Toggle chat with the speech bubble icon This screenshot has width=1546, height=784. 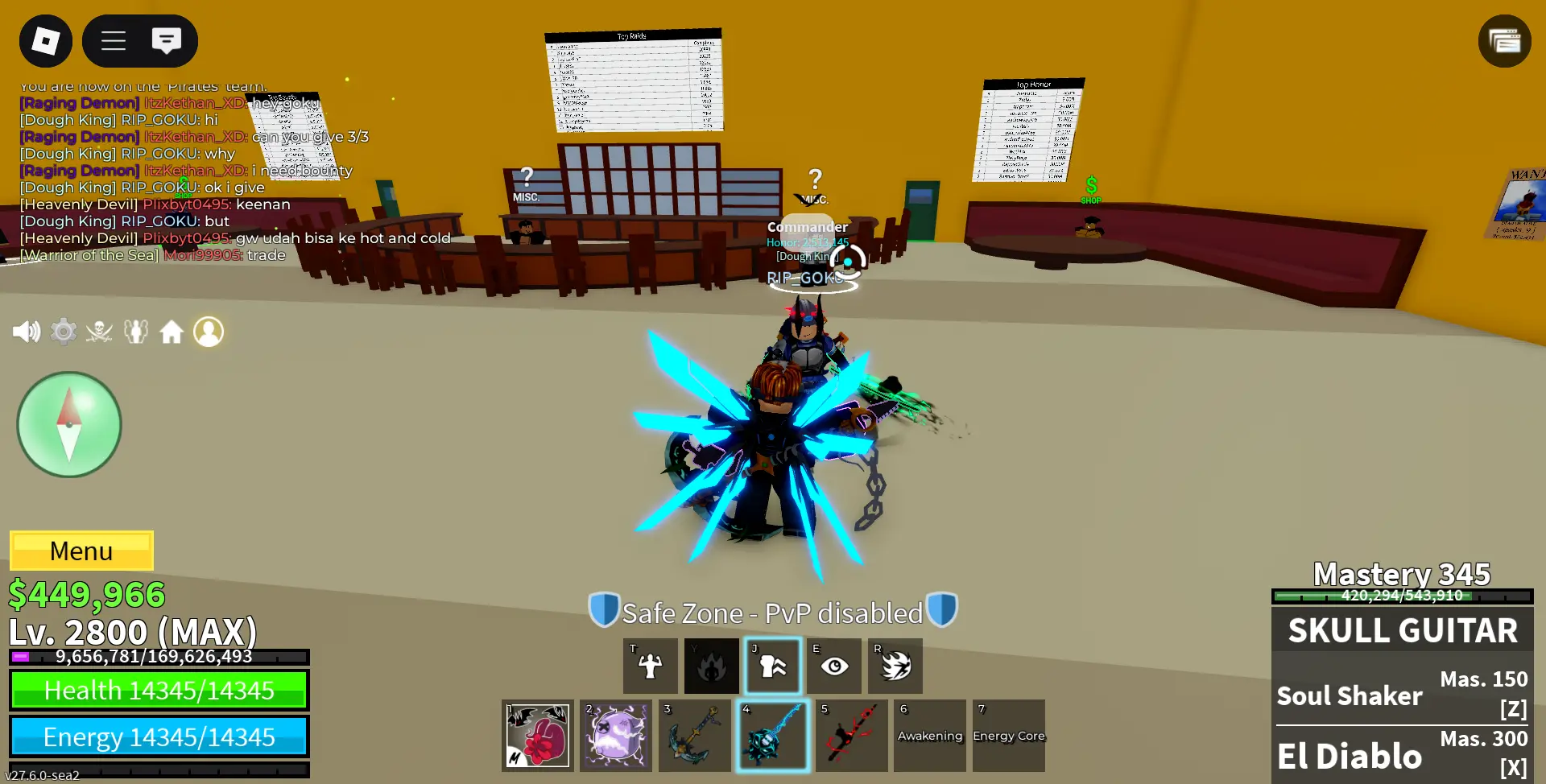point(167,40)
